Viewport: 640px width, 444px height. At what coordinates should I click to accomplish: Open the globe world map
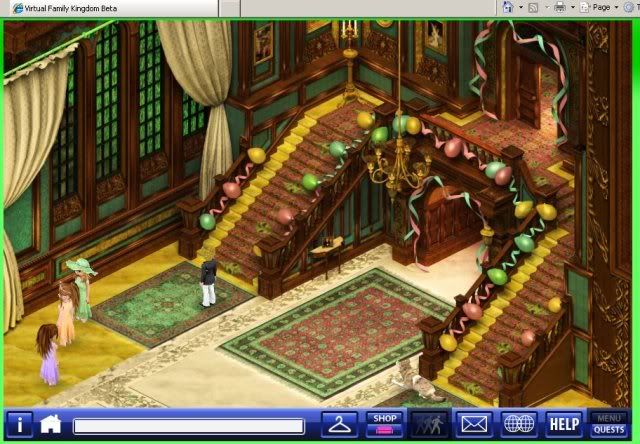[519, 424]
